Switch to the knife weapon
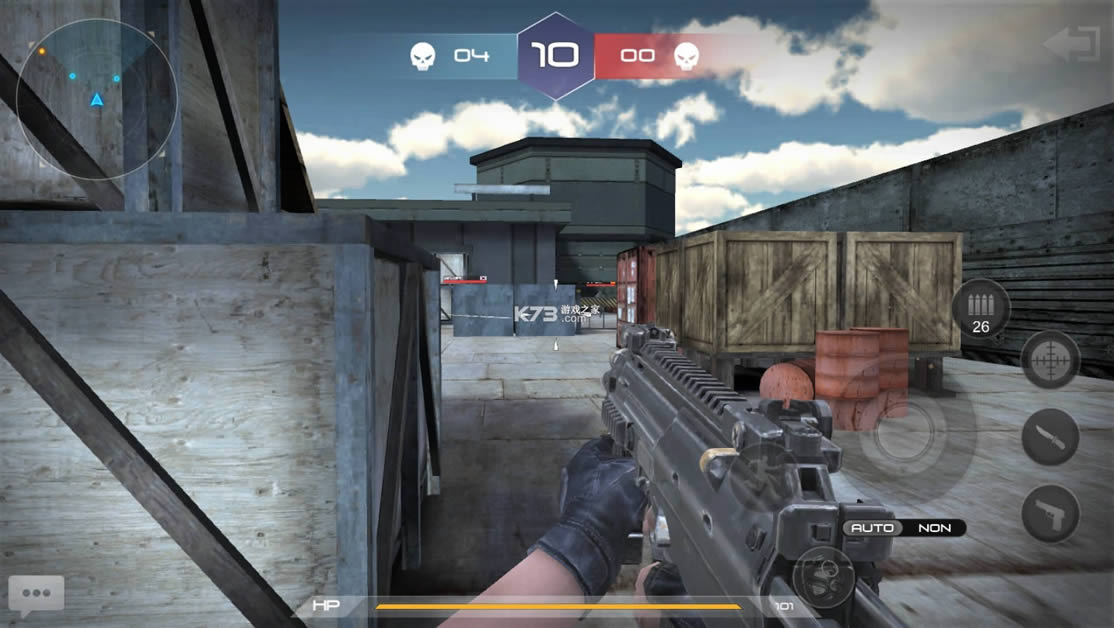Screen dimensions: 1114x628 [1050, 437]
